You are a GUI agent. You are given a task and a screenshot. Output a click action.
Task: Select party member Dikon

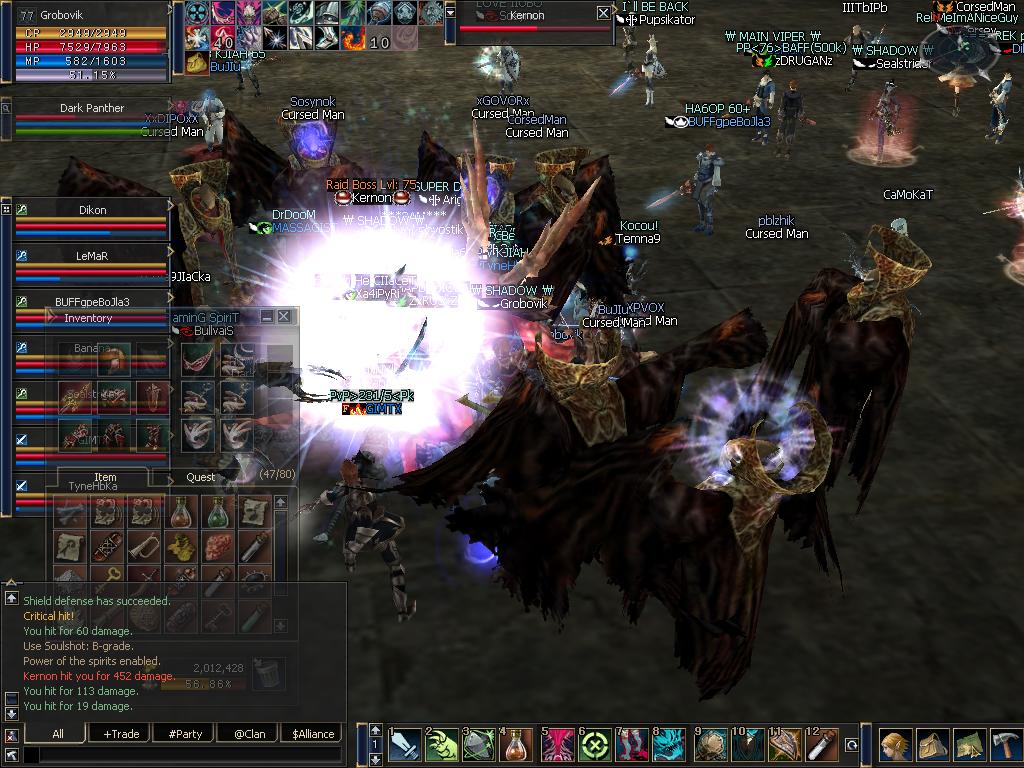[x=92, y=211]
